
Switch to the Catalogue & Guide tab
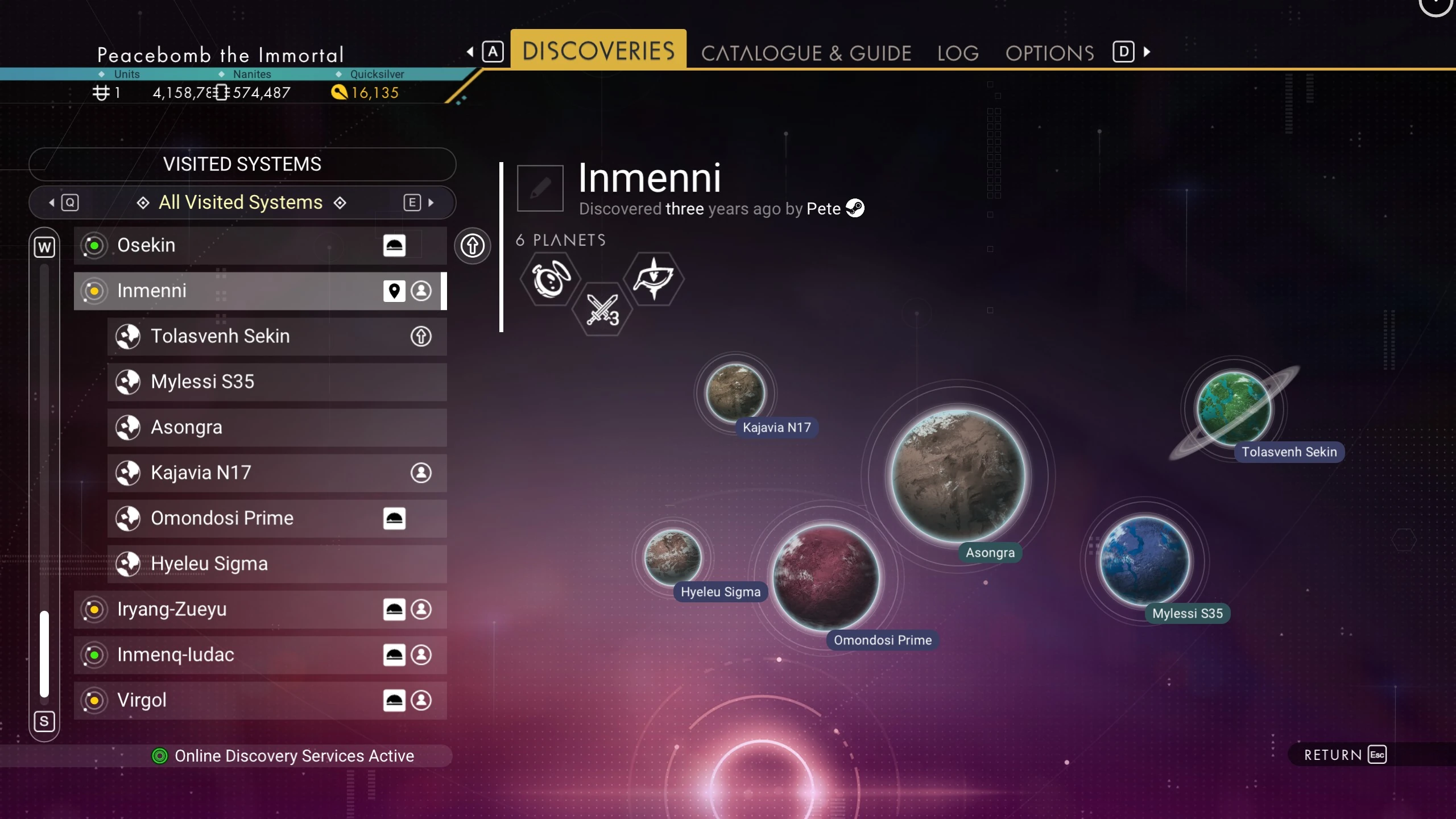[x=806, y=53]
